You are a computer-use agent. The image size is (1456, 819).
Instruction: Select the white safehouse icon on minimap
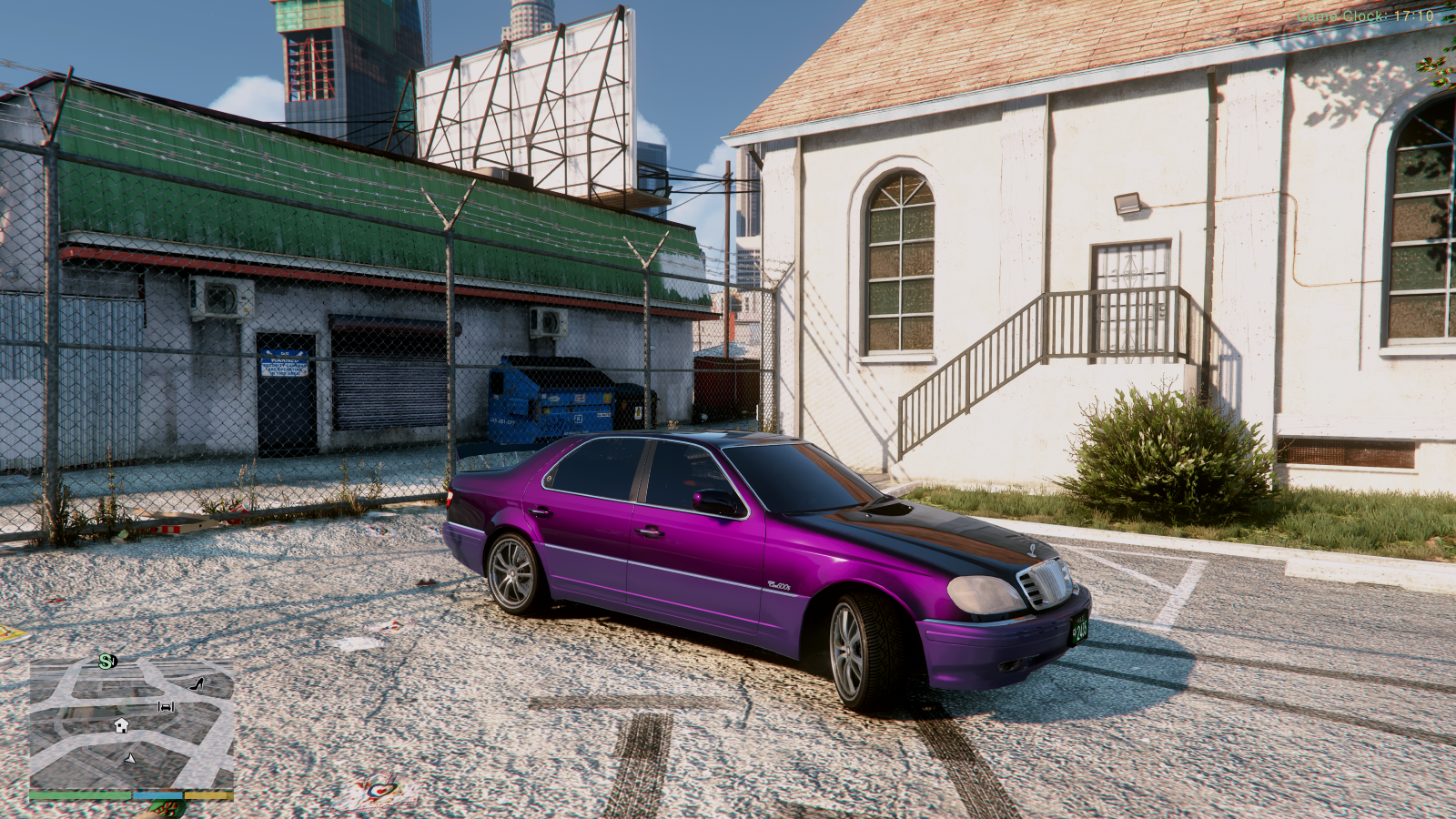pyautogui.click(x=120, y=726)
